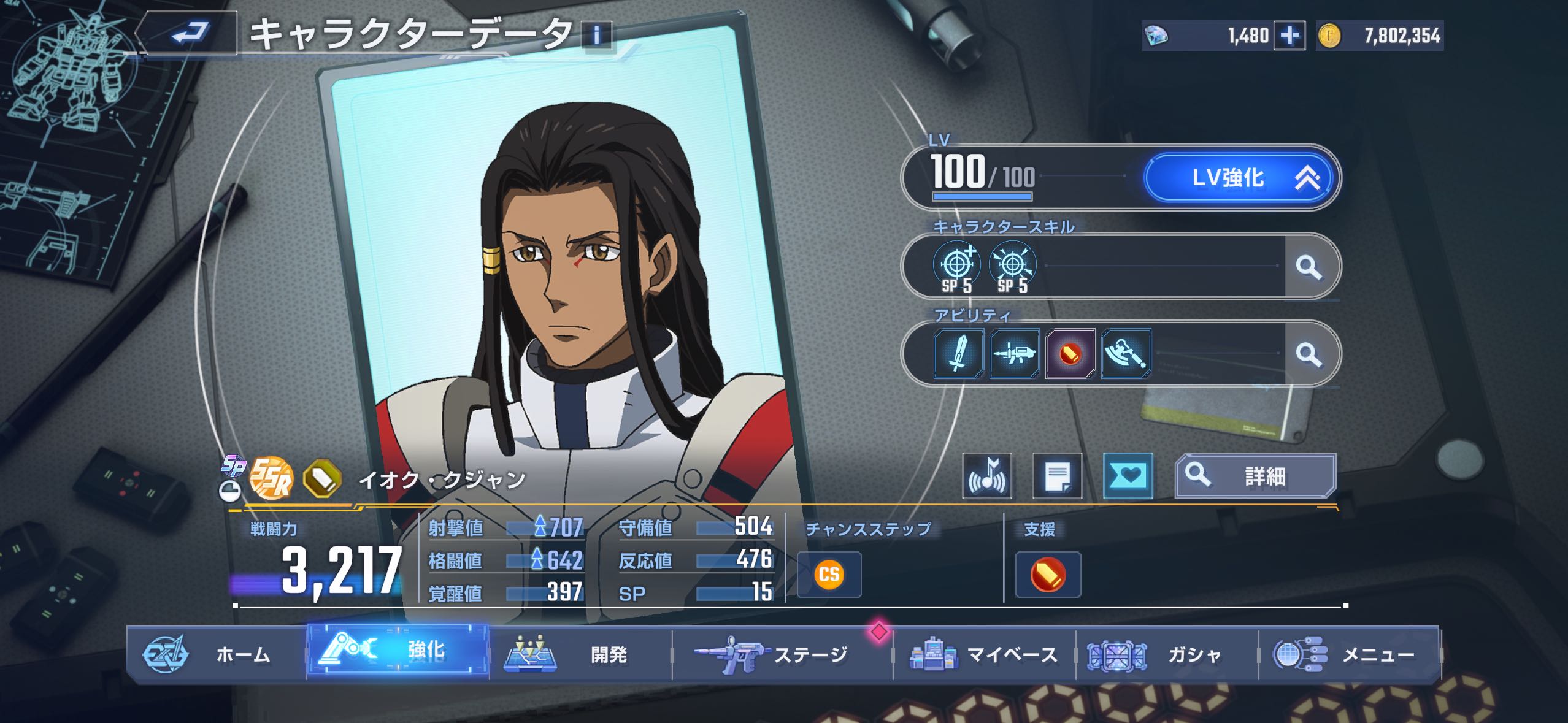Screen dimensions: 1568x723
Task: Select the orange CS chance step icon
Action: (829, 575)
